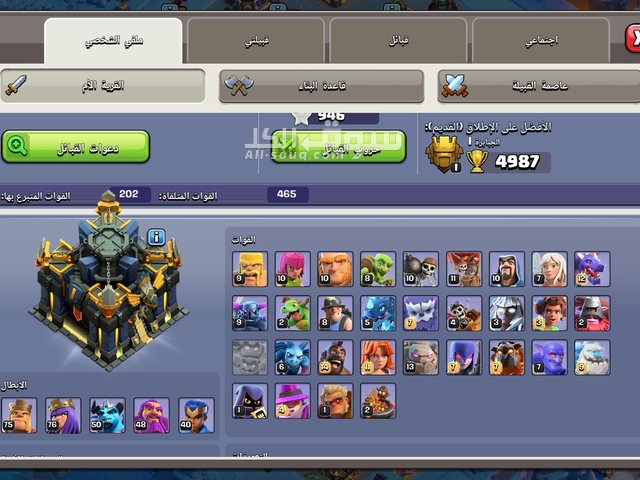Switch to the قبائل (Clans) tab
The image size is (640, 480).
[398, 41]
